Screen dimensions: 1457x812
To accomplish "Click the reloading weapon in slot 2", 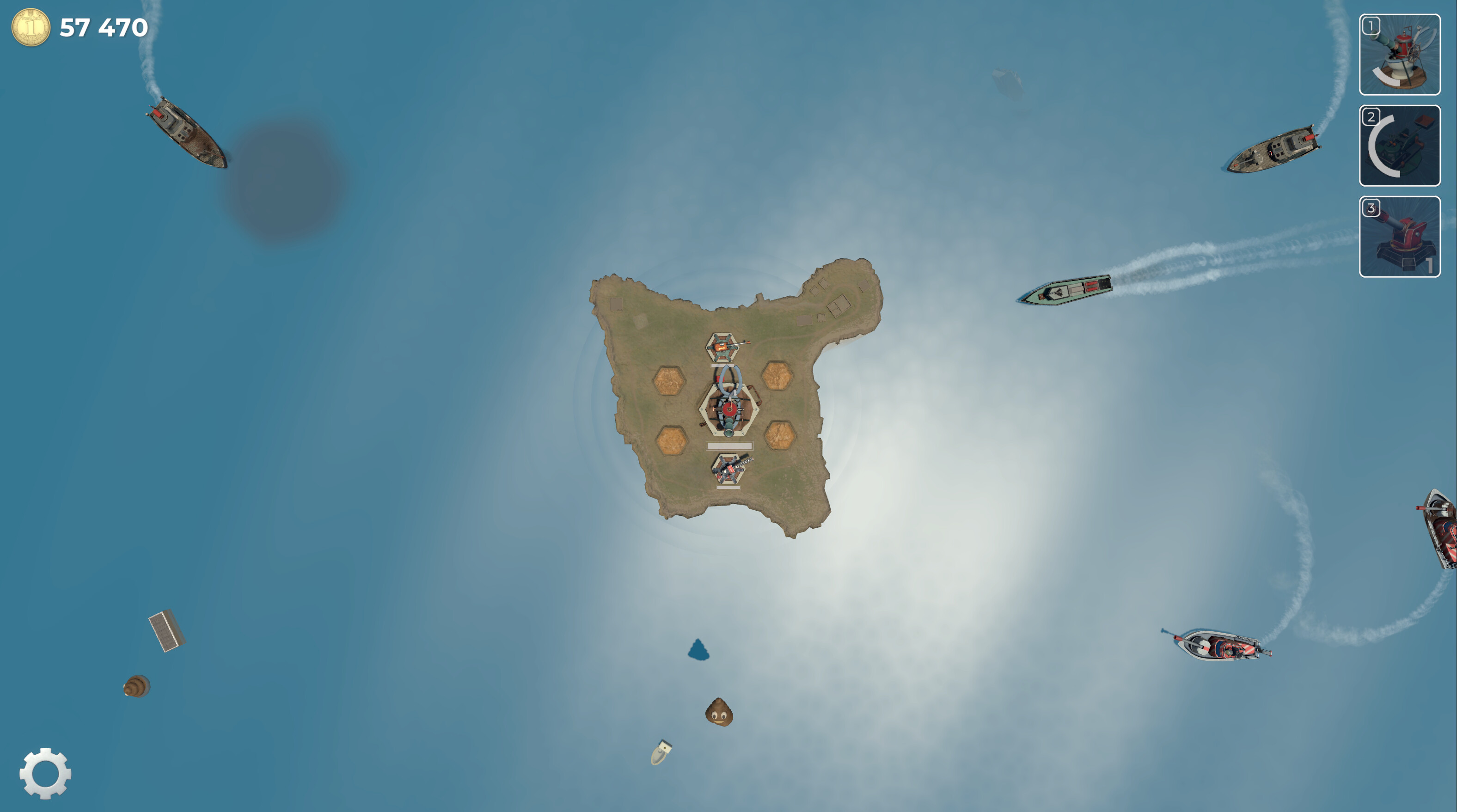I will (x=1399, y=146).
